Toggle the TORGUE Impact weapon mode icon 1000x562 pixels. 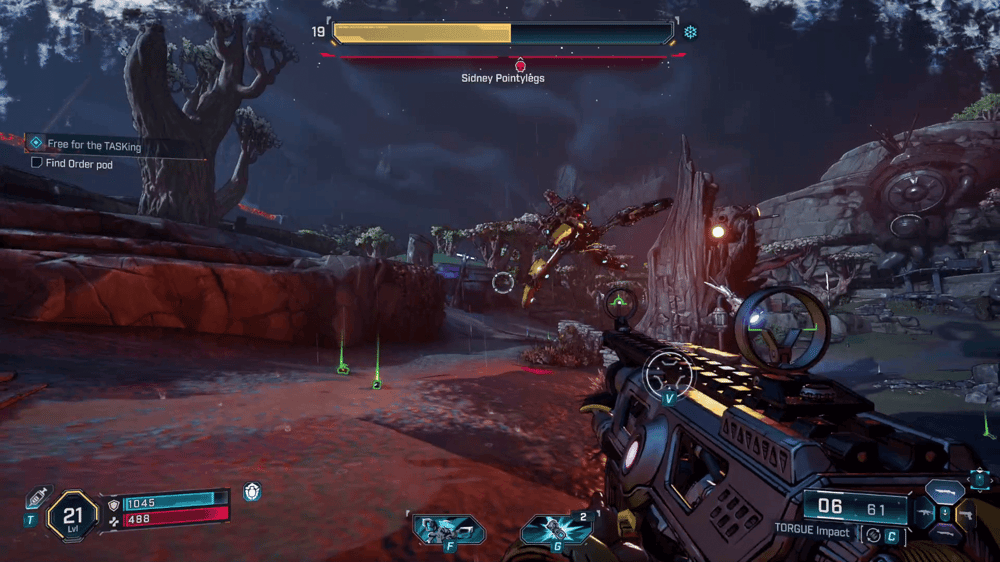click(x=871, y=534)
